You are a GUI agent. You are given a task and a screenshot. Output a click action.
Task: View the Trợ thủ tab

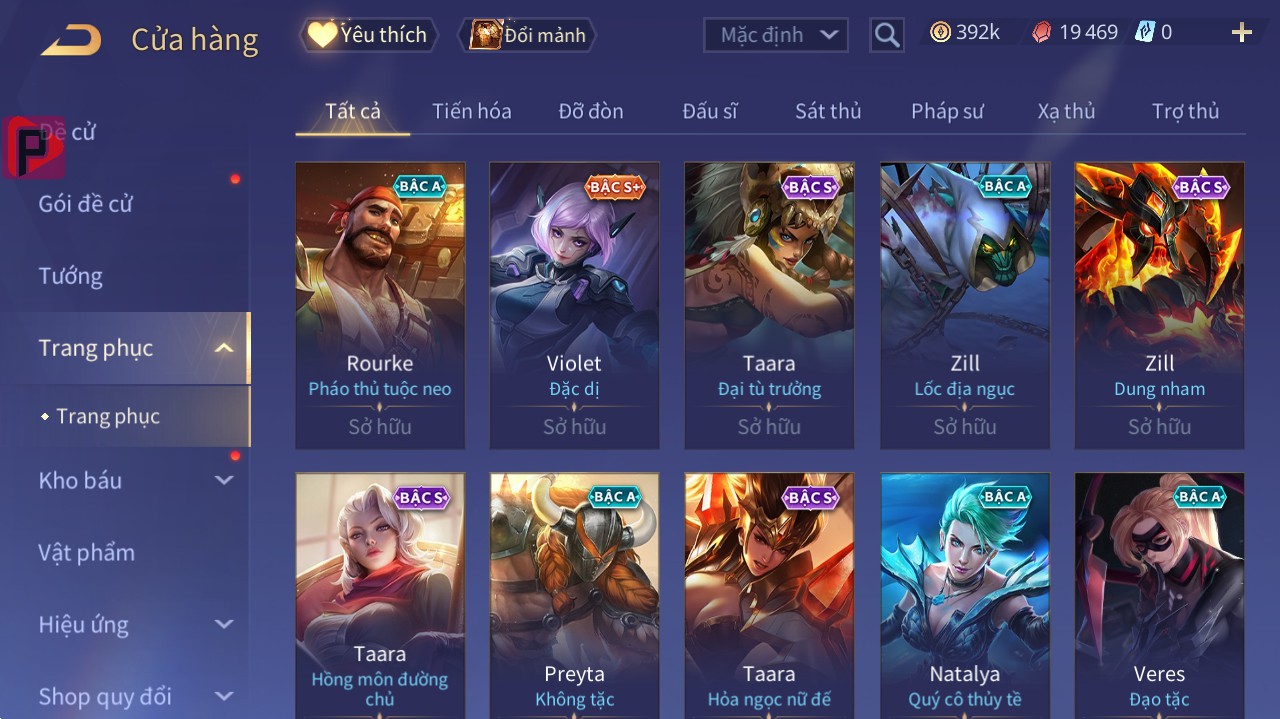(x=1185, y=111)
